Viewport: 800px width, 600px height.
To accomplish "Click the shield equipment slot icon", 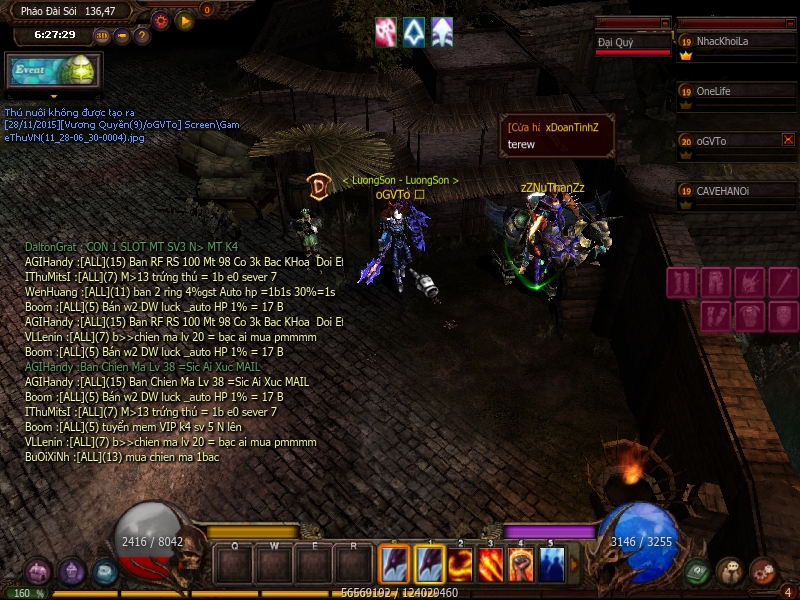I will point(784,317).
